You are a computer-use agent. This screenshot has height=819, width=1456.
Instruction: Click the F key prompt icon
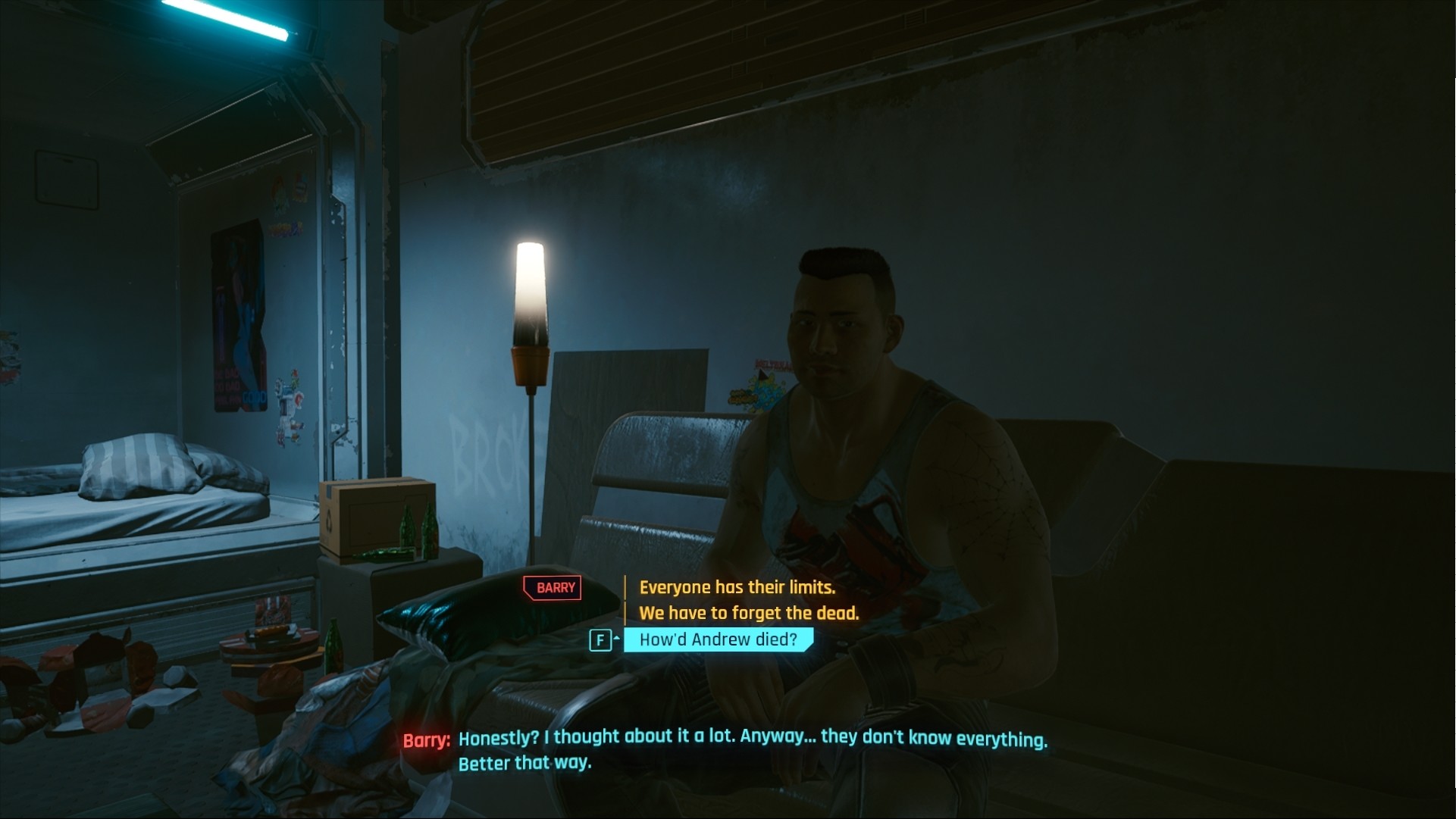[x=600, y=640]
